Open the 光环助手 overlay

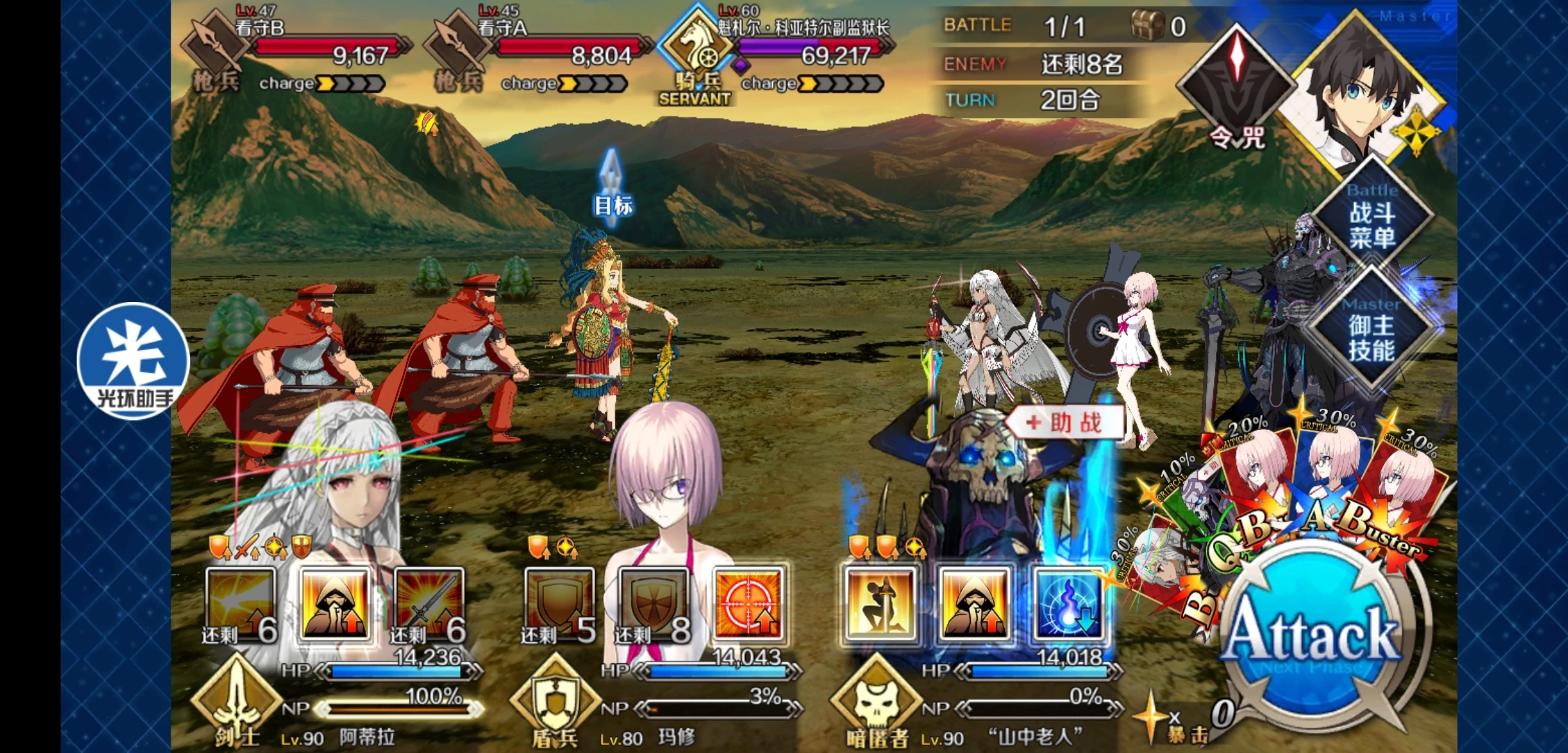[132, 361]
